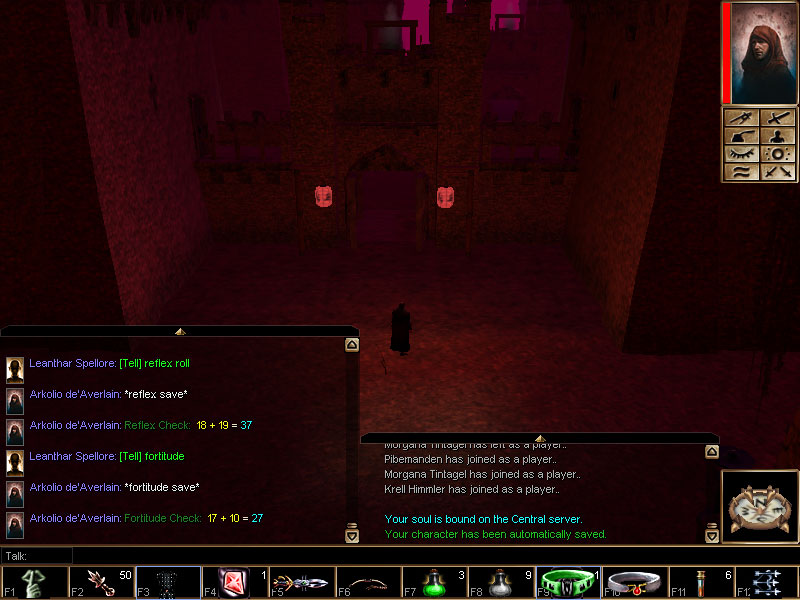Select the F6 bow quickslot

pyautogui.click(x=368, y=582)
